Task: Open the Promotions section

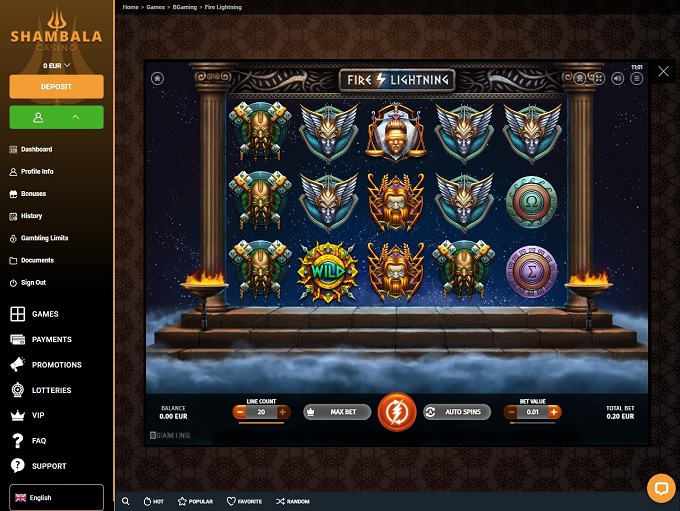Action: click(56, 365)
